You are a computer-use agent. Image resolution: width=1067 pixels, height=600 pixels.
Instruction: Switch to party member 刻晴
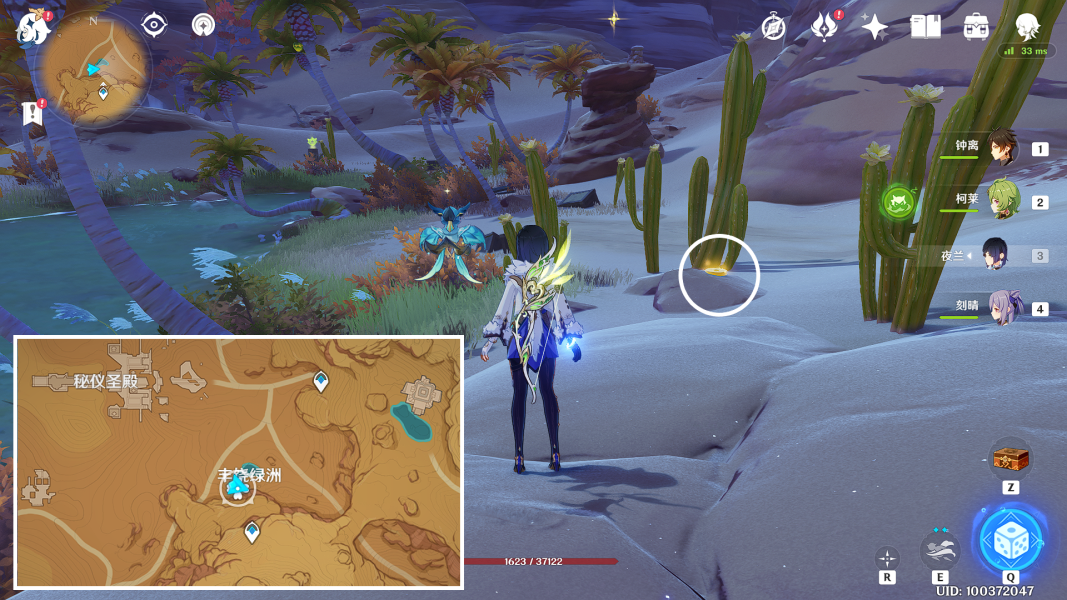(1002, 308)
